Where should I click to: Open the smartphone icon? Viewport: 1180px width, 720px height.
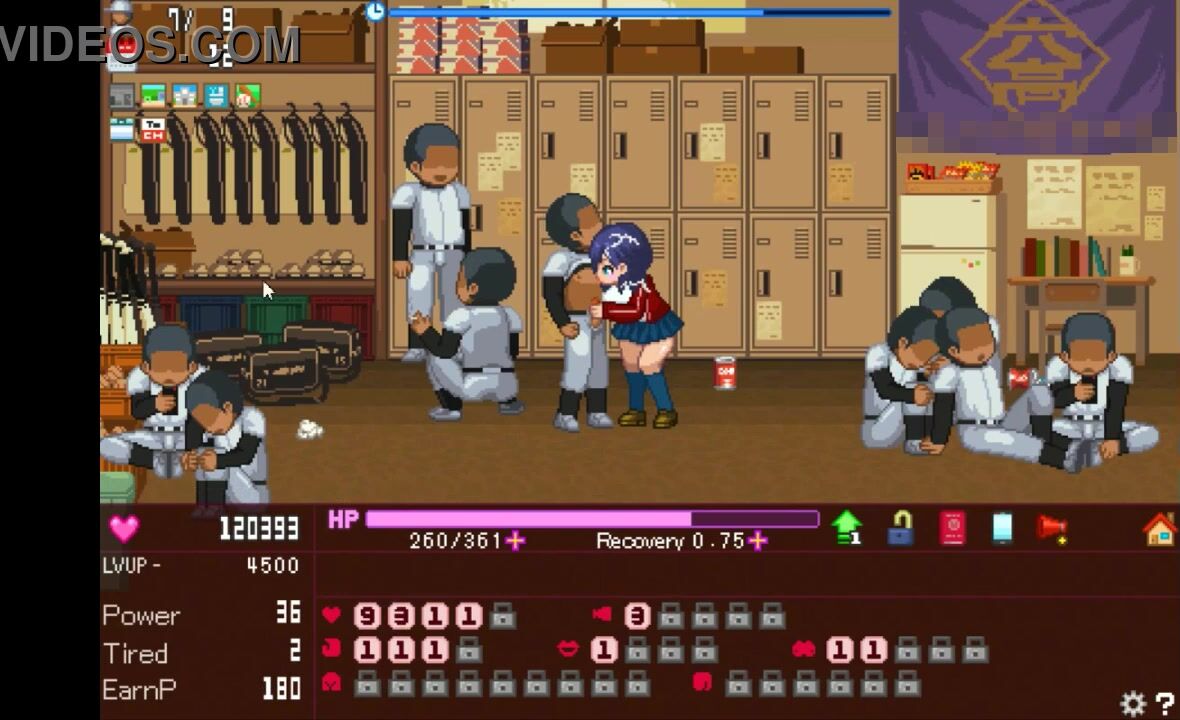pyautogui.click(x=1003, y=528)
